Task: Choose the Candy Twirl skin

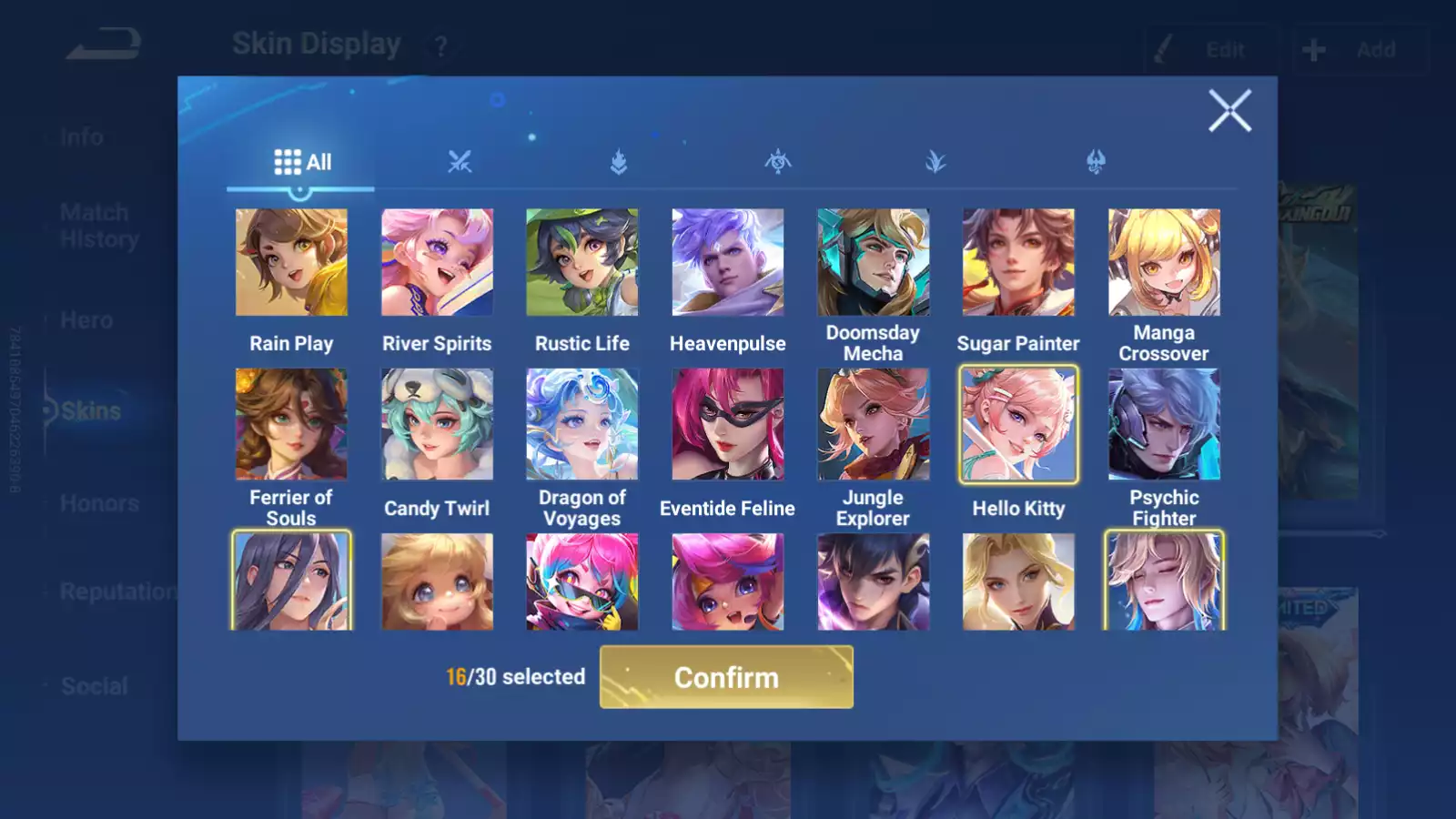Action: pos(437,424)
